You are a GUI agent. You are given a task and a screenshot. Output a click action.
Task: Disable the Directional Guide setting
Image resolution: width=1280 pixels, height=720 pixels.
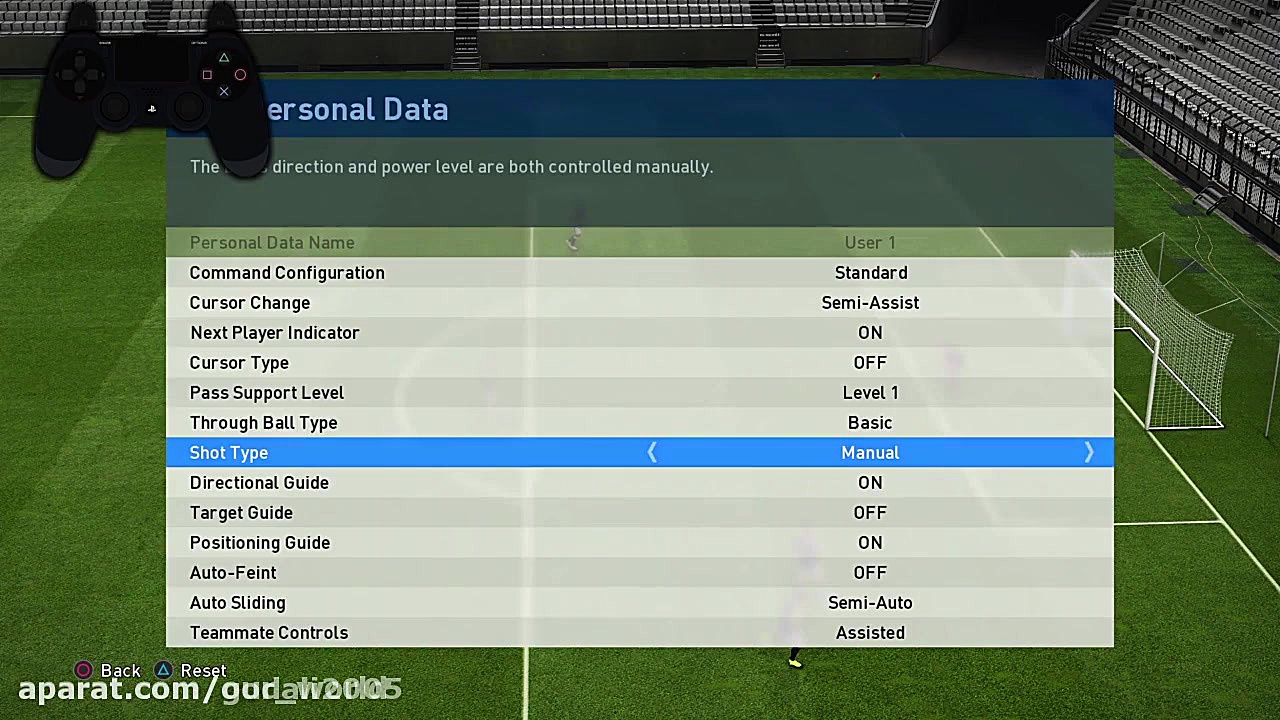870,482
